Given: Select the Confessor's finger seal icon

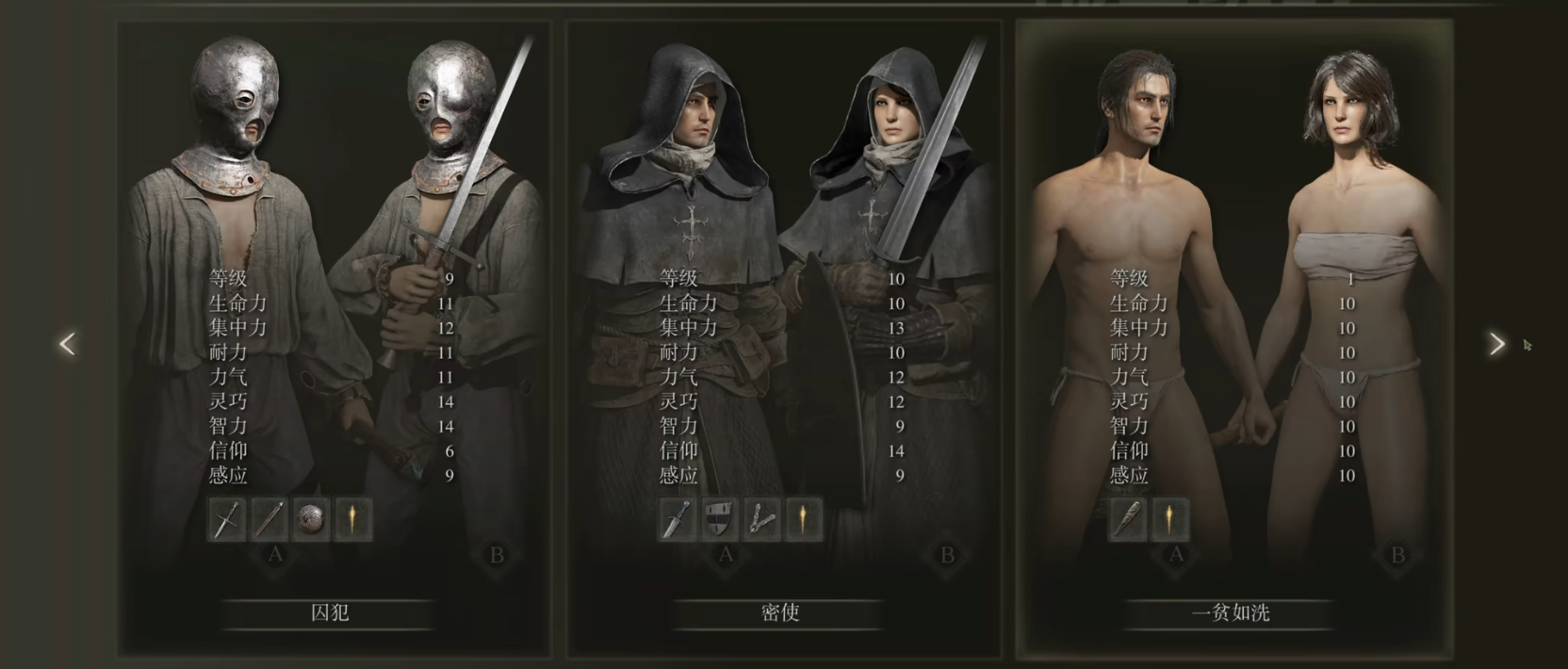Looking at the screenshot, I should (x=761, y=519).
